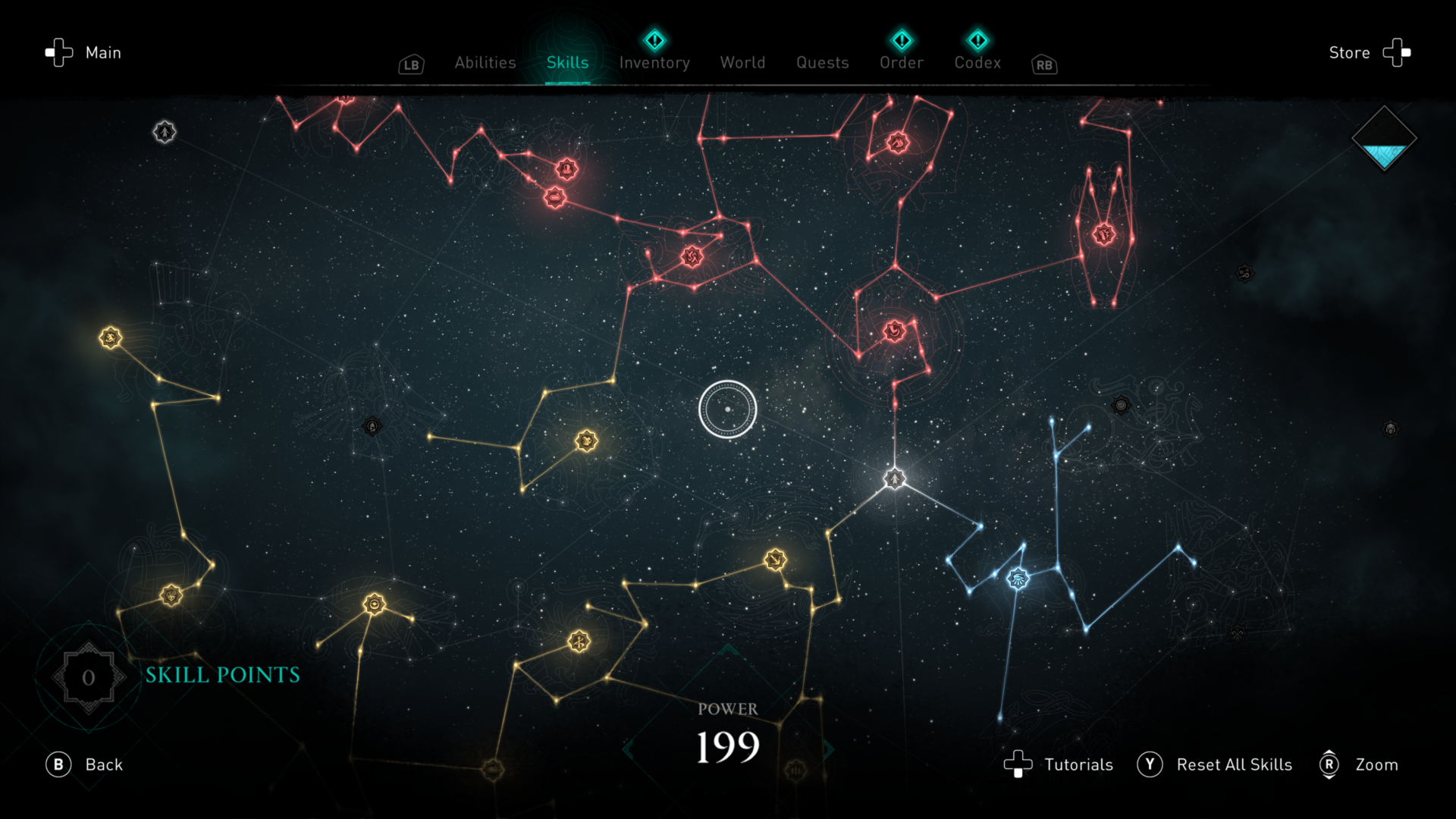This screenshot has width=1456, height=819.
Task: Open the Codex tab
Action: click(977, 63)
